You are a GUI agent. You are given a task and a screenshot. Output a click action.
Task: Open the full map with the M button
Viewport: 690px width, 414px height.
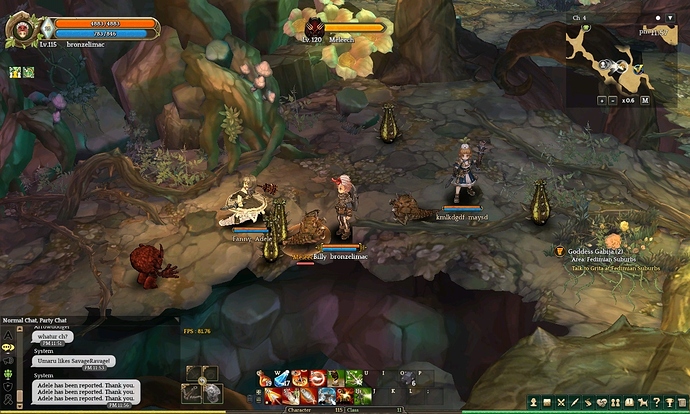coord(645,100)
